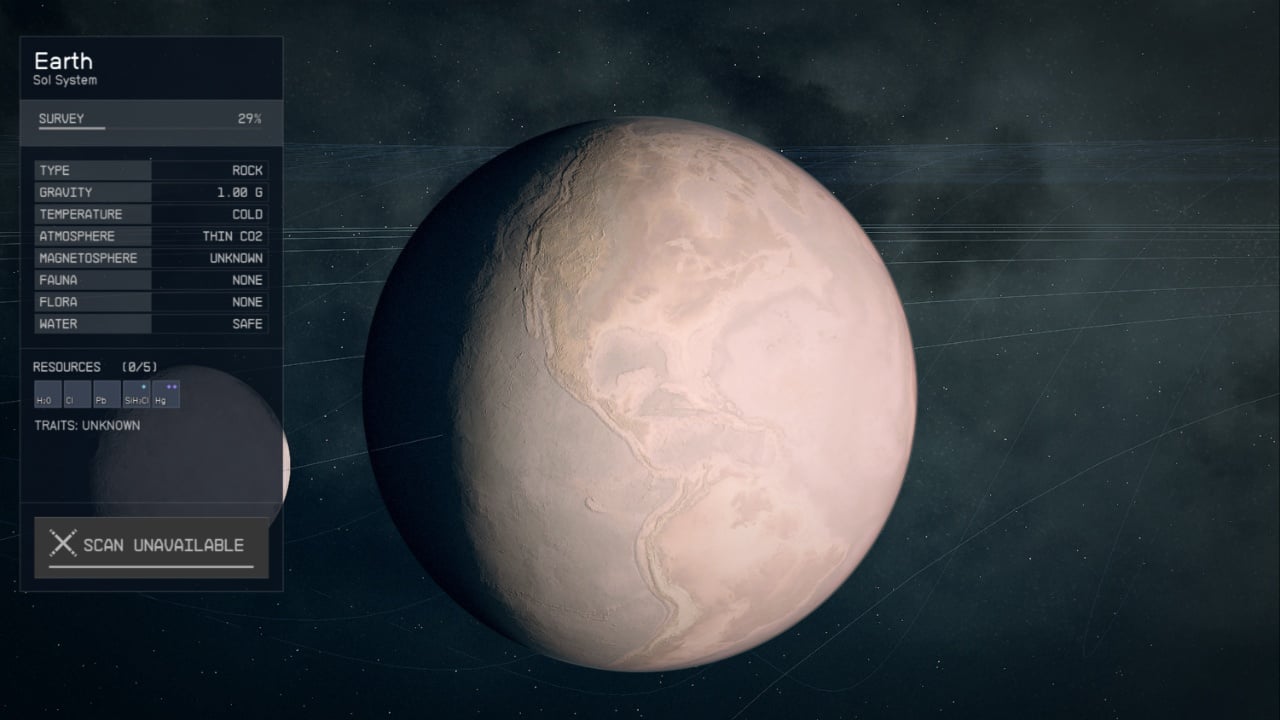Select the SiH₃Cl chlorosilanes resource icon
Image resolution: width=1280 pixels, height=720 pixels.
click(x=136, y=393)
